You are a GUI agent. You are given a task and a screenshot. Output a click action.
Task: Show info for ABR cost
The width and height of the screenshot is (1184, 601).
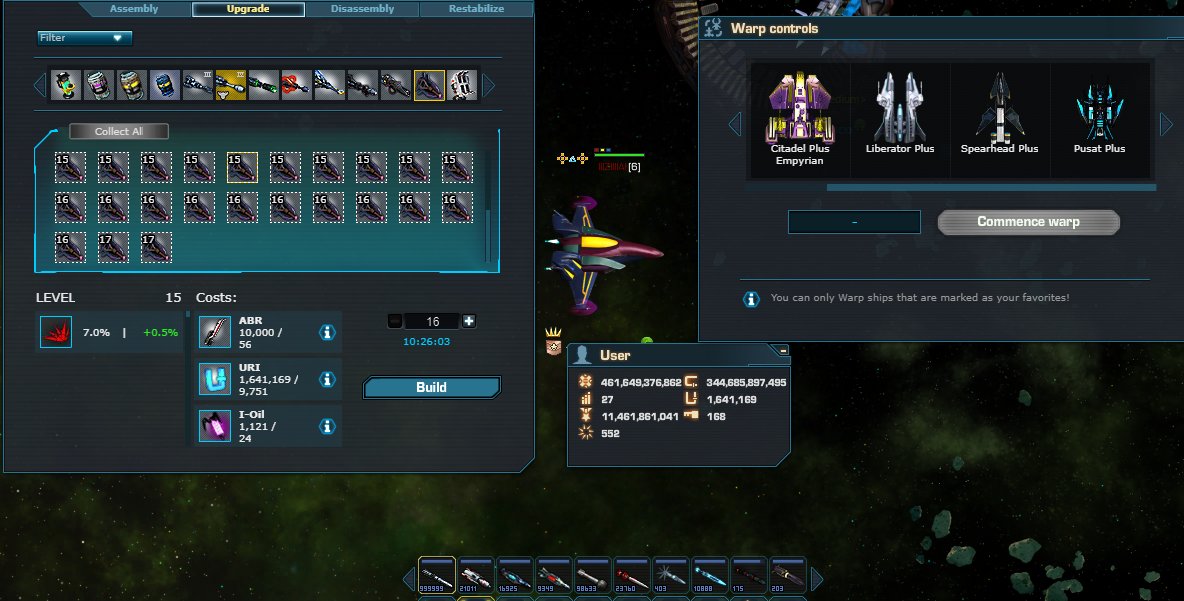326,332
